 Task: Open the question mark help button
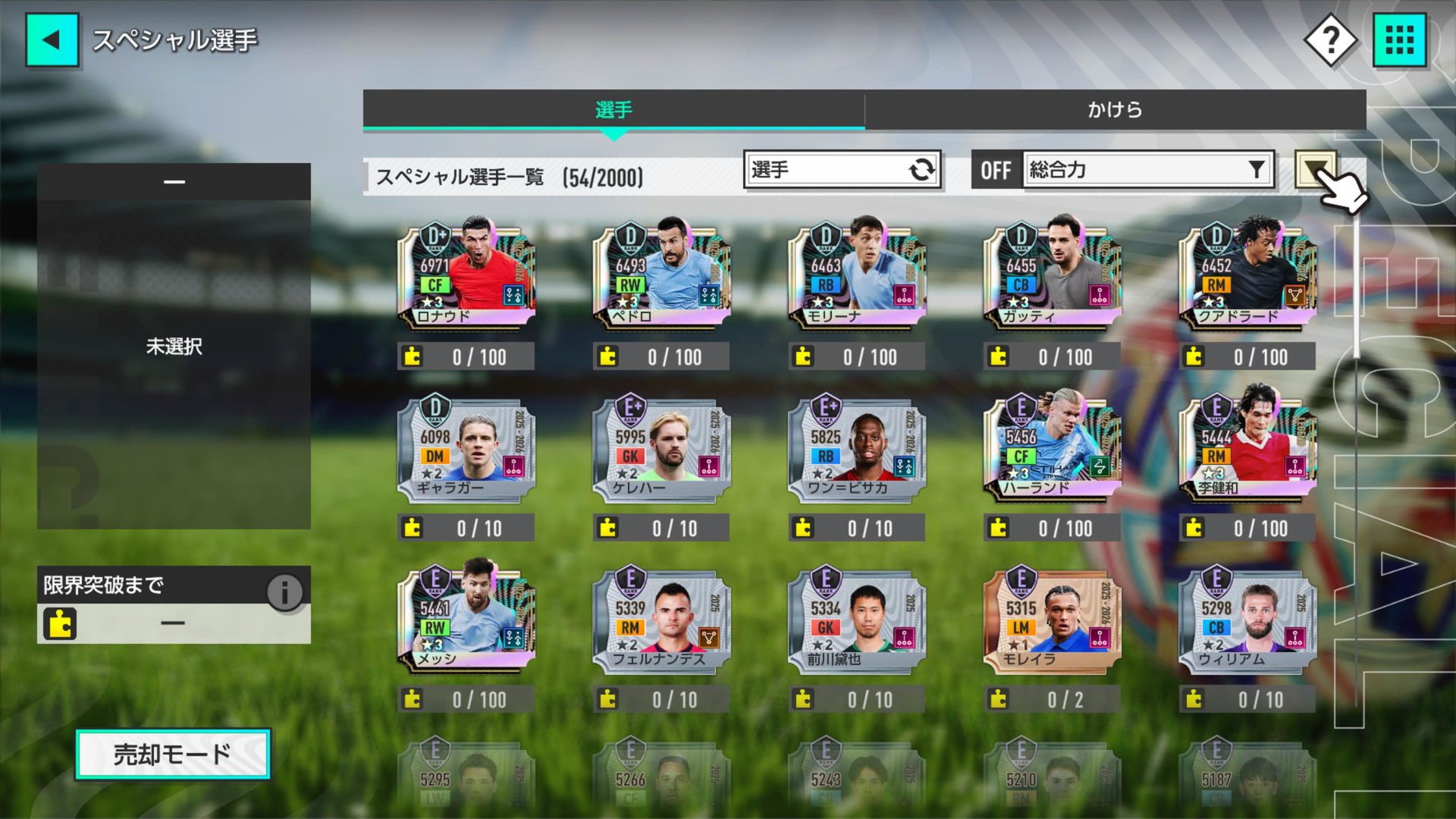1330,39
